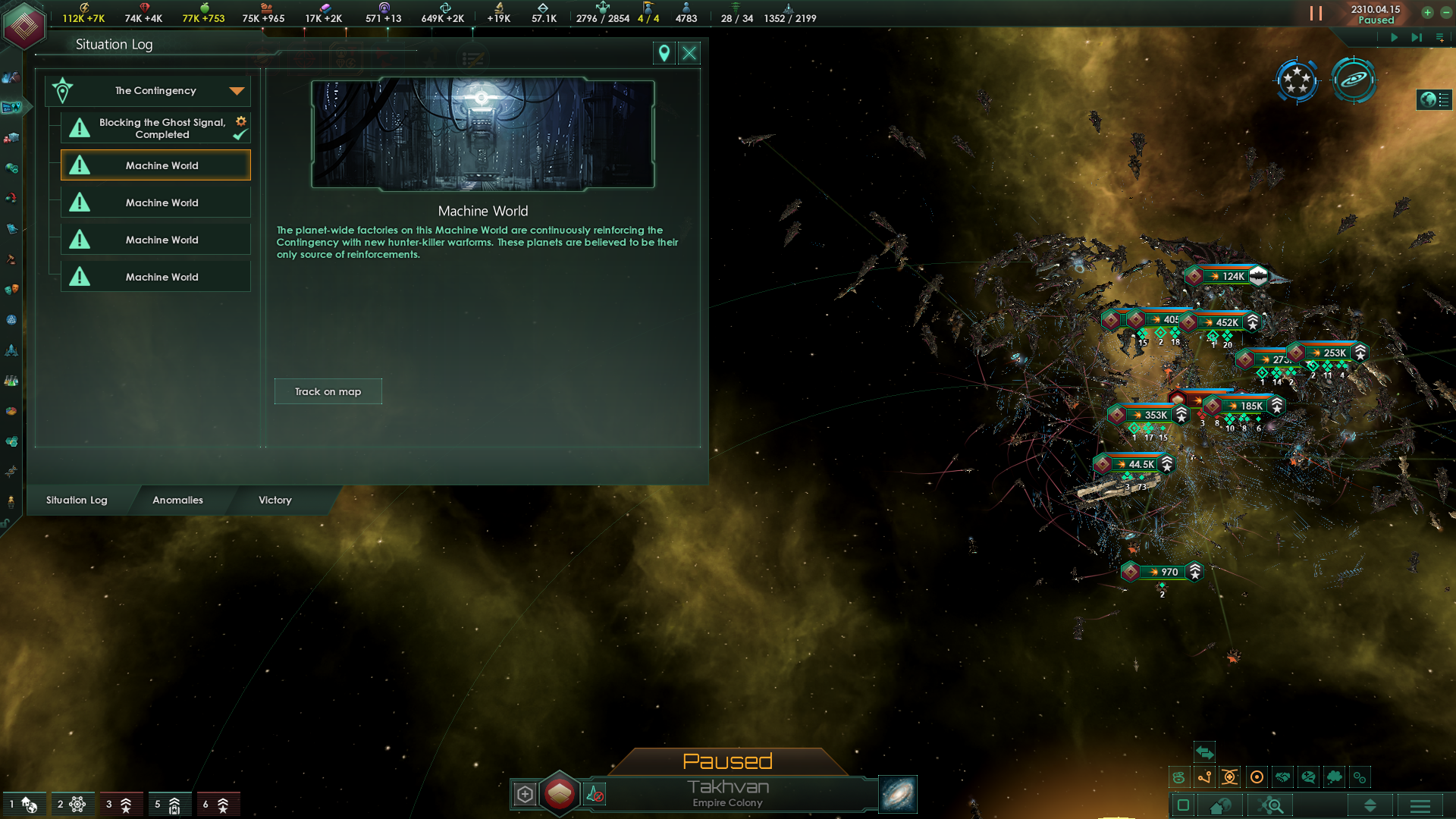Click the Track on map button
This screenshot has width=1456, height=819.
[328, 391]
